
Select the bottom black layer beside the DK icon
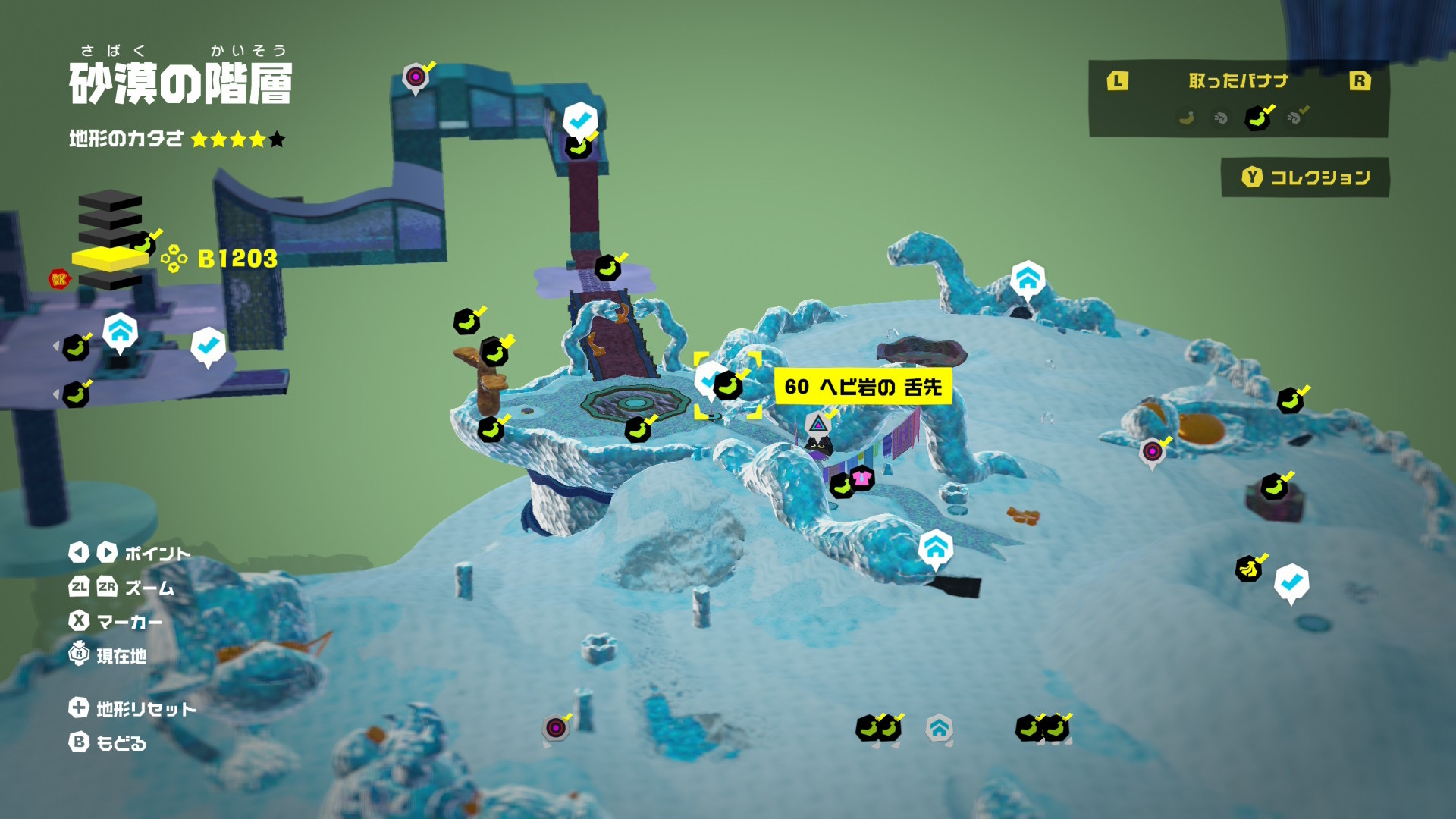tap(110, 281)
